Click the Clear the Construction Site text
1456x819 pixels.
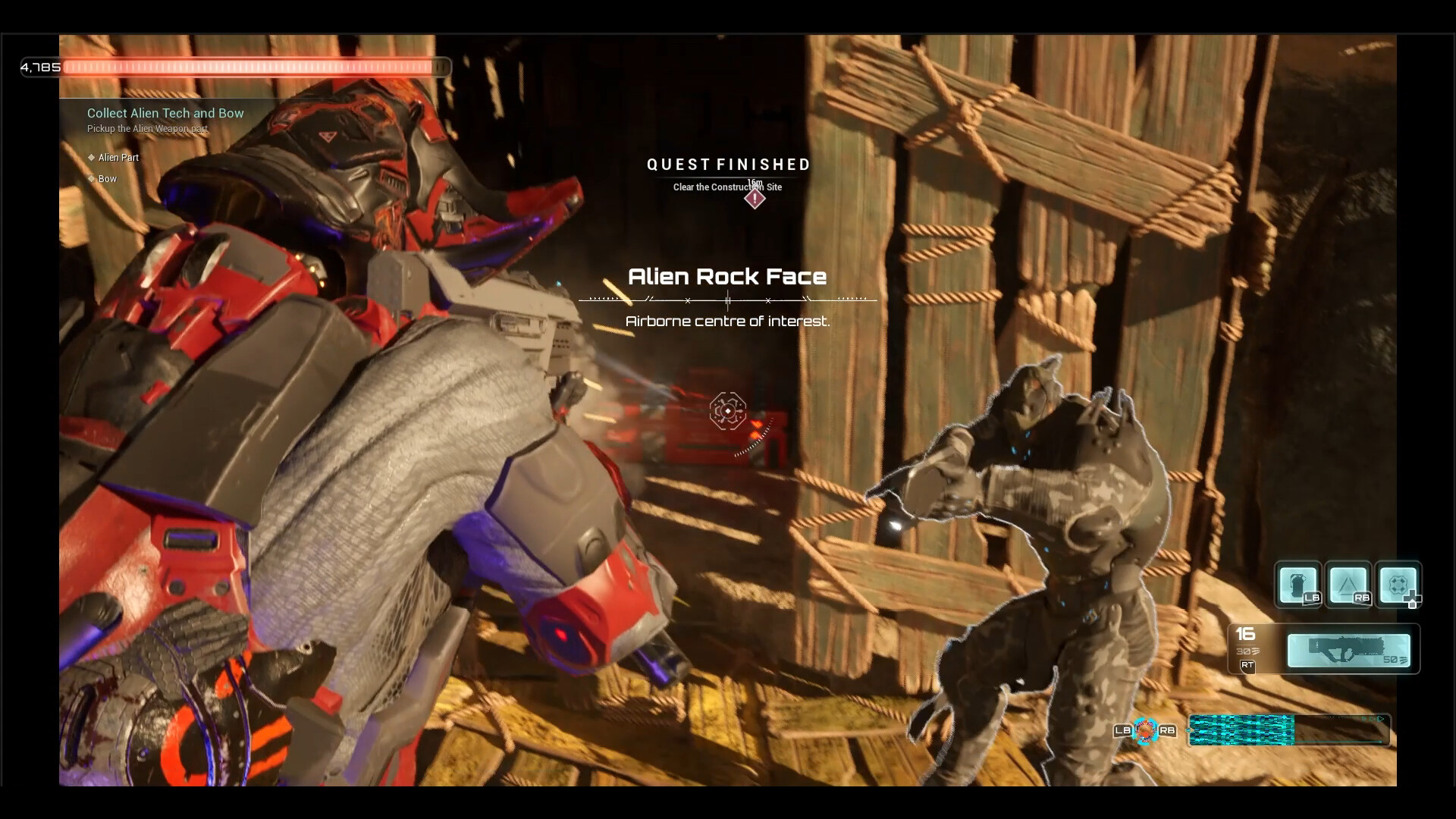point(726,187)
